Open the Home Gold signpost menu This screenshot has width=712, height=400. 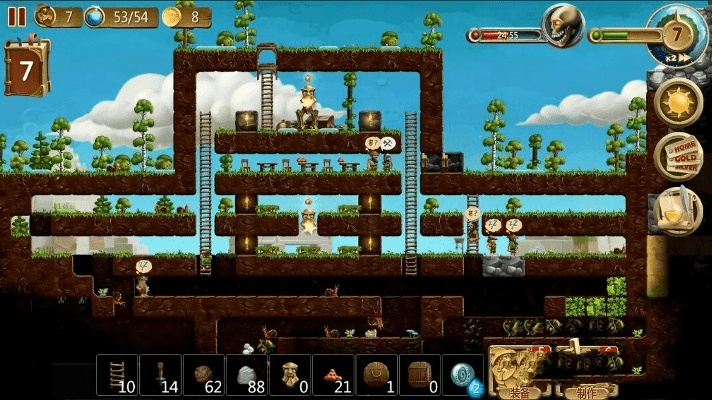pyautogui.click(x=678, y=156)
